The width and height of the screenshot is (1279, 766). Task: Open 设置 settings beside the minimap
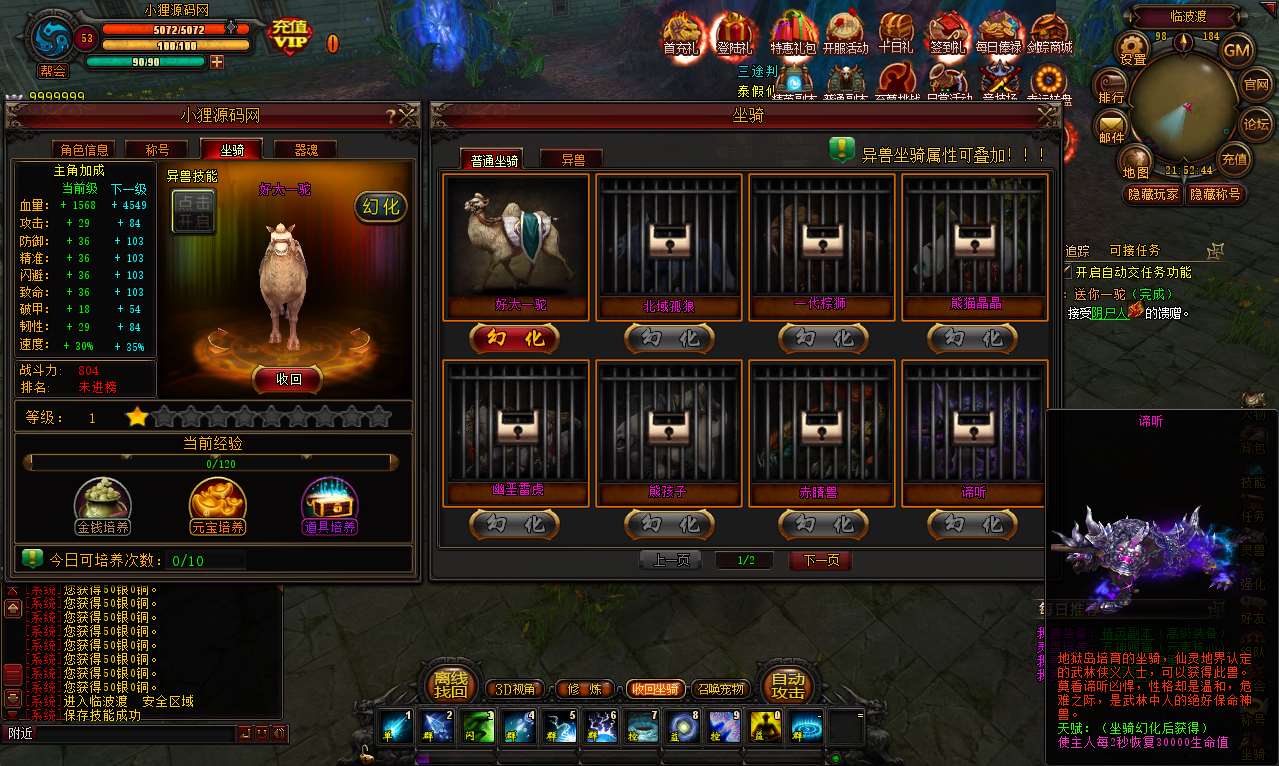[x=1133, y=48]
